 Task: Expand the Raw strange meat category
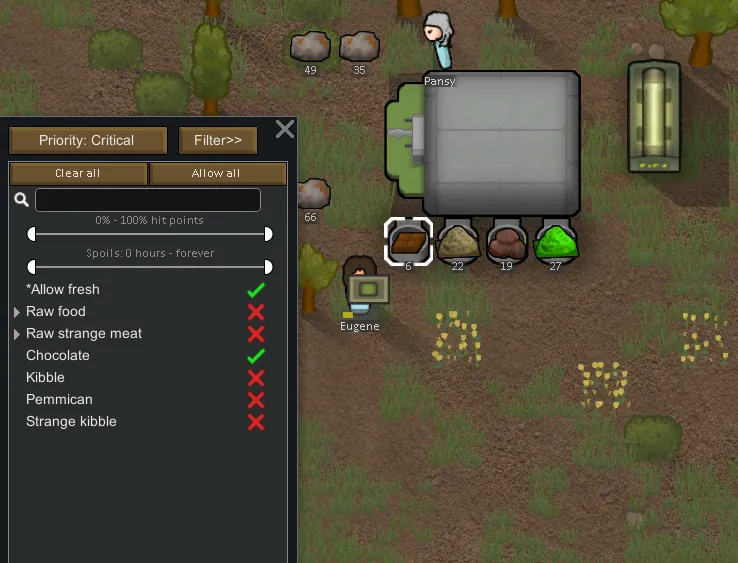coord(17,334)
